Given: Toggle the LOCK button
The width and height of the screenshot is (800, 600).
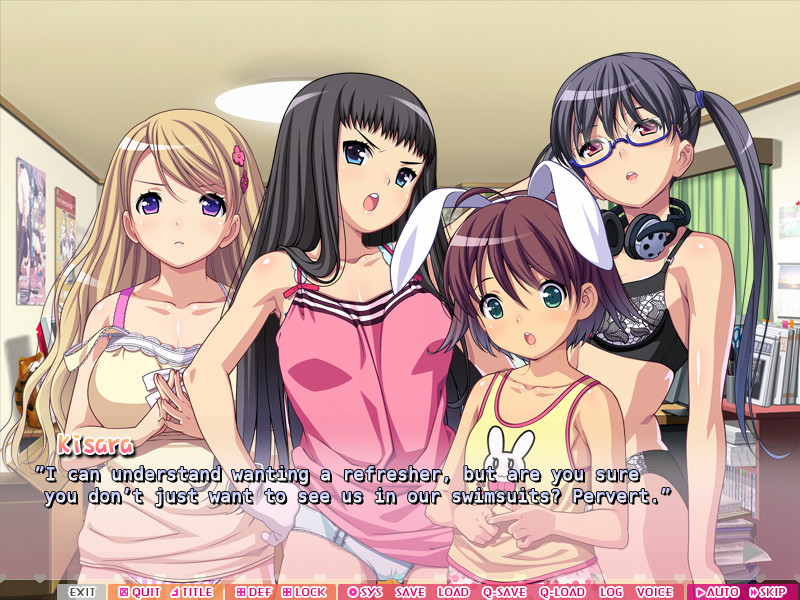Looking at the screenshot, I should coord(303,592).
